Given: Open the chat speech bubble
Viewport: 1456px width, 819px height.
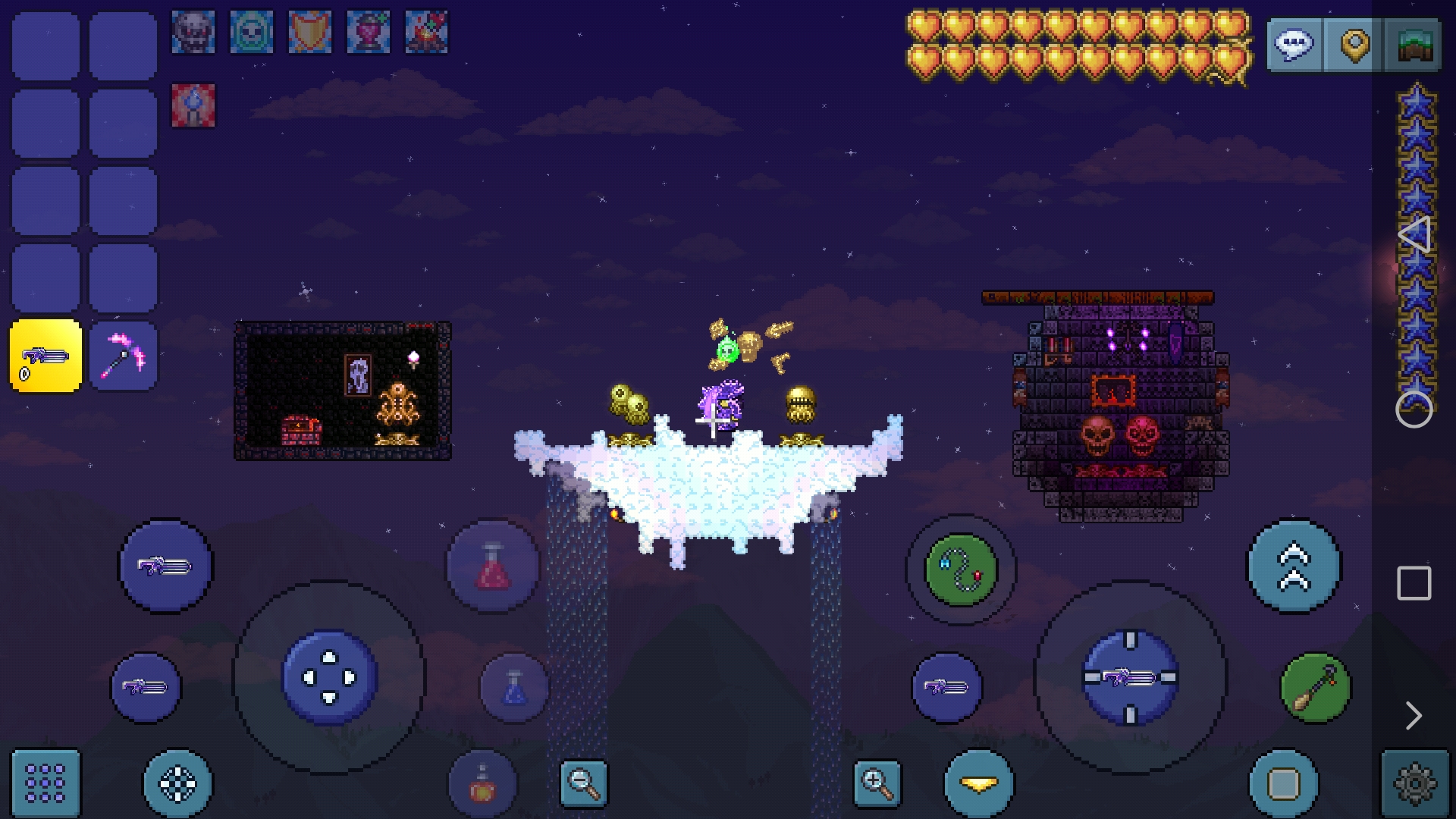Looking at the screenshot, I should 1294,45.
